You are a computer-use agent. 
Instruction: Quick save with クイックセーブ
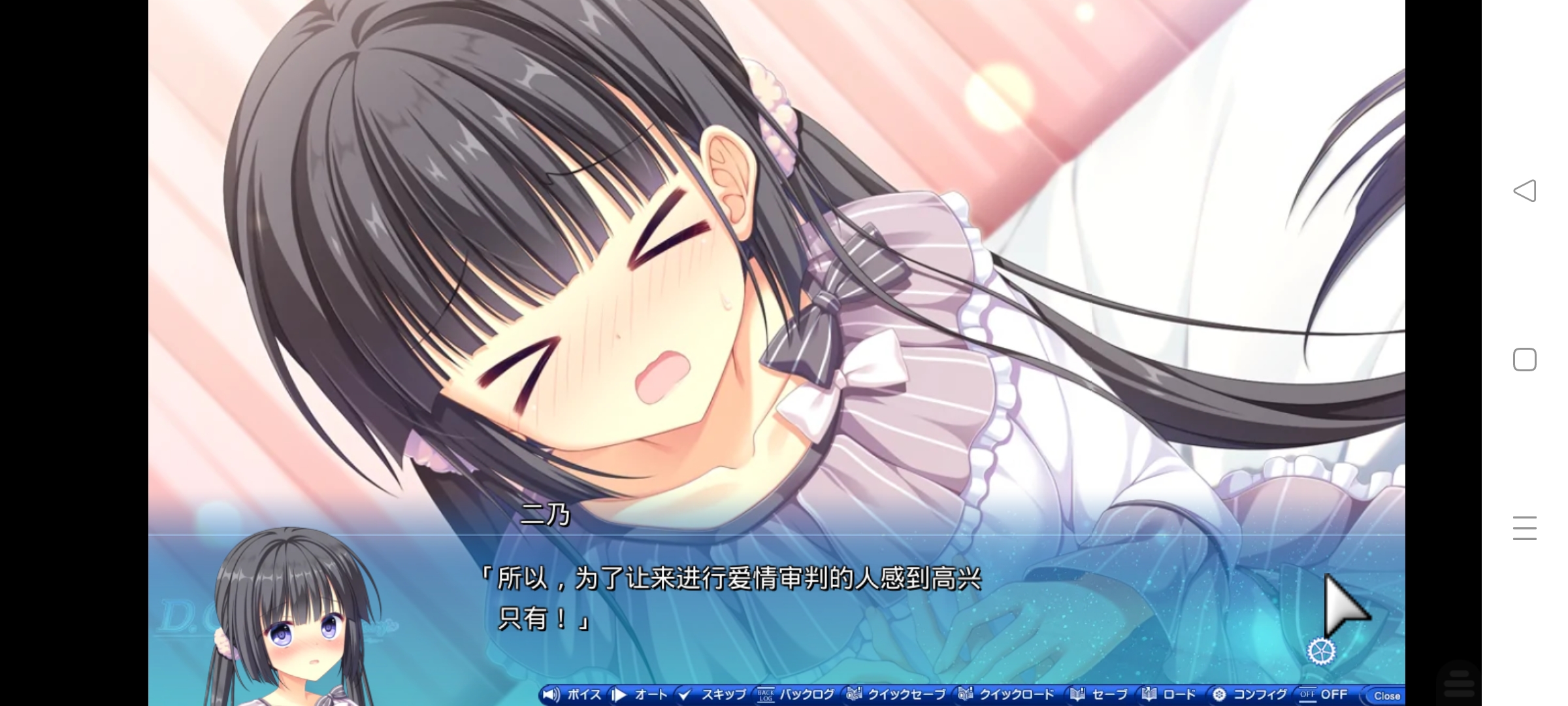coord(896,694)
